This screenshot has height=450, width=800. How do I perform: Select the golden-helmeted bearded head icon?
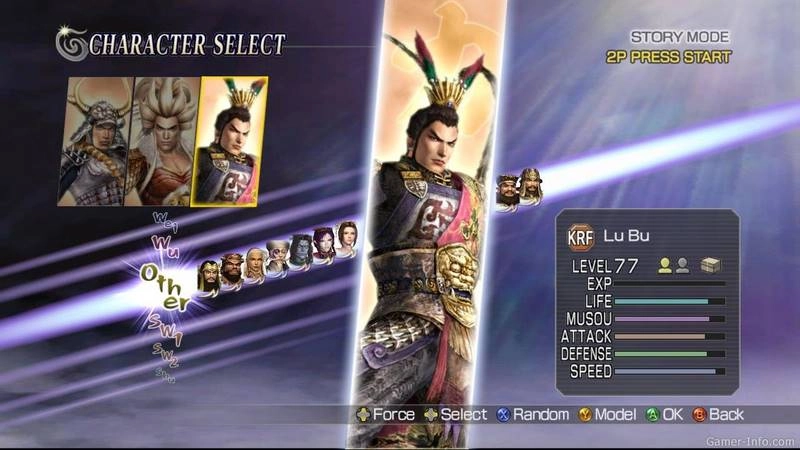[209, 276]
